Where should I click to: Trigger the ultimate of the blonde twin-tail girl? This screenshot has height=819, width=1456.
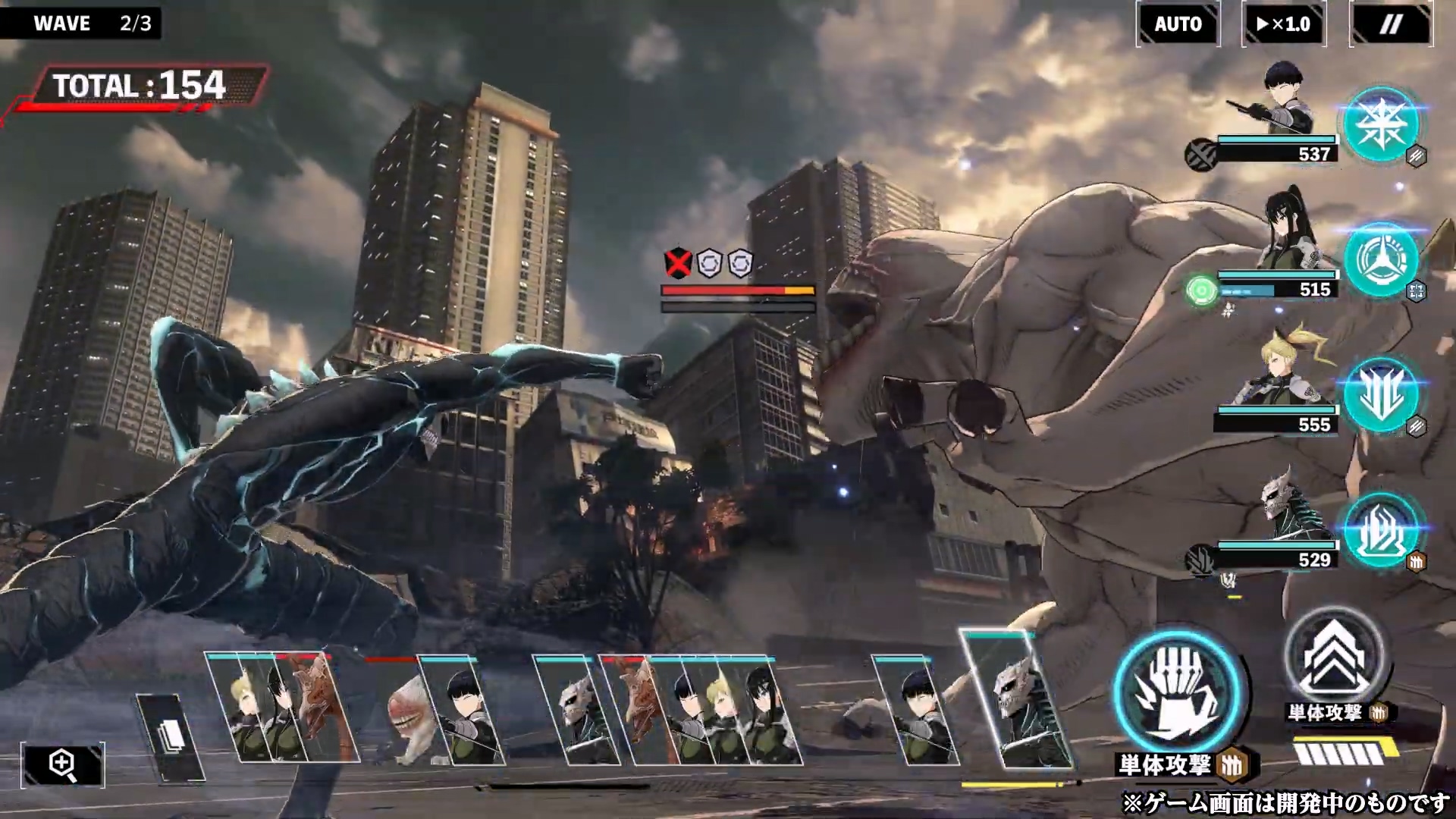(1380, 394)
